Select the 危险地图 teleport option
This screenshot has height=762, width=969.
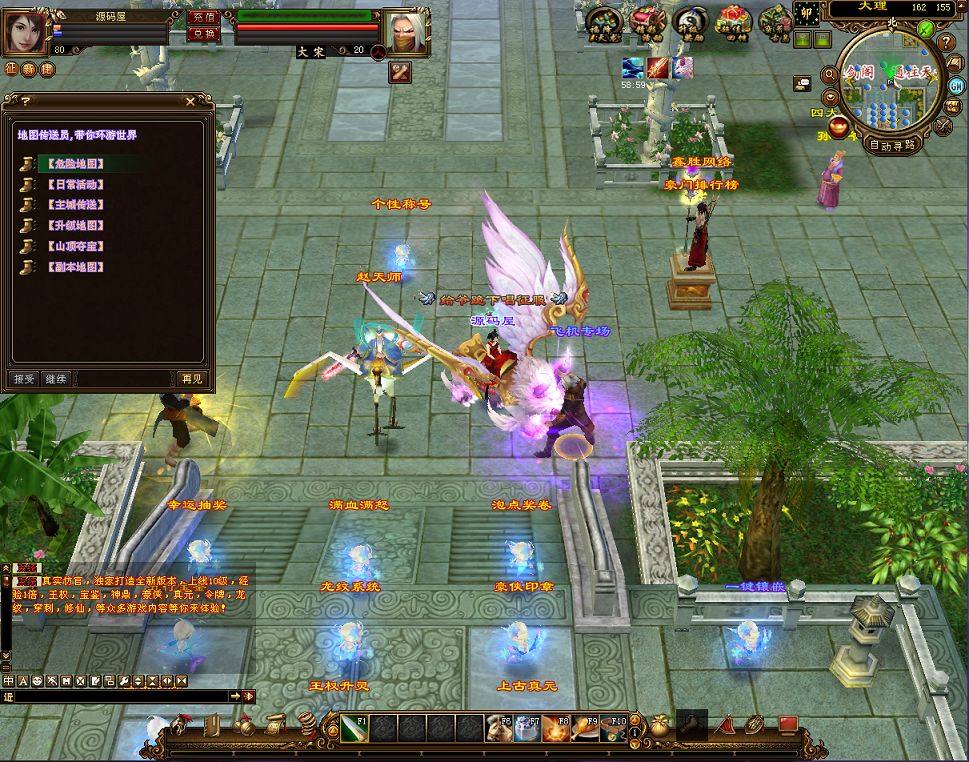coord(75,163)
